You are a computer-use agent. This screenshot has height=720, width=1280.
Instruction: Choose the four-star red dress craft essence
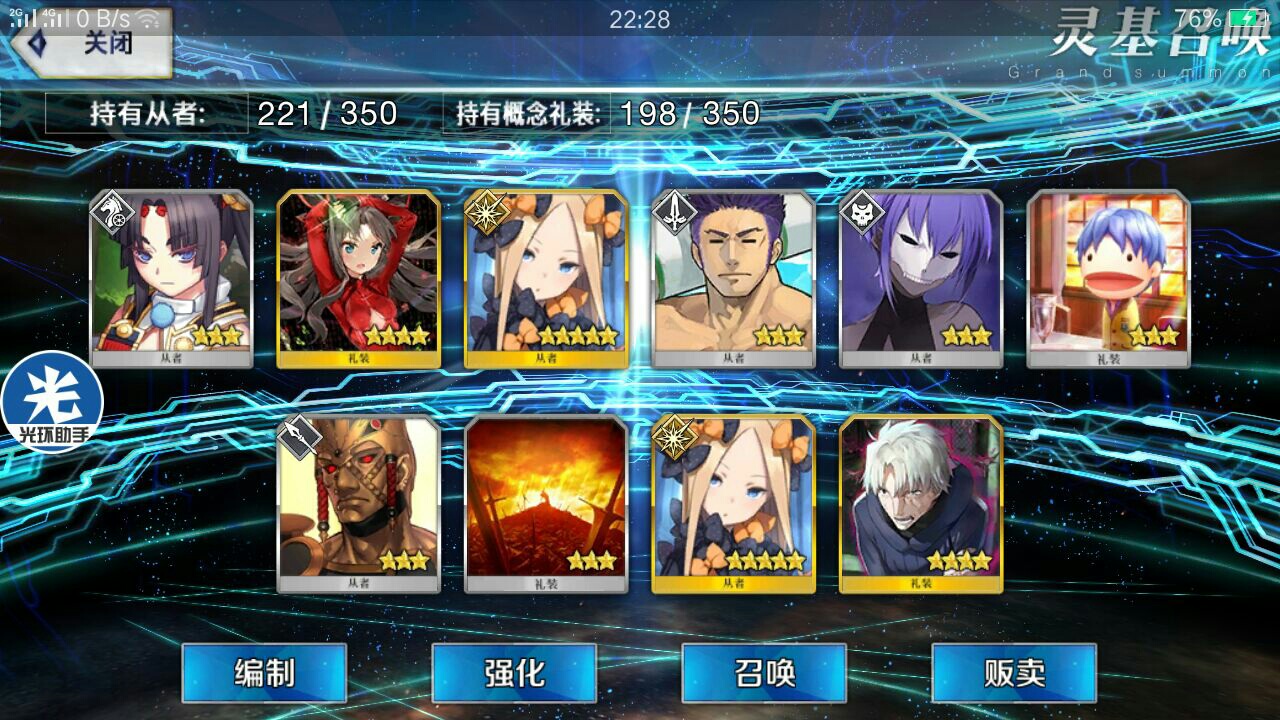(359, 278)
